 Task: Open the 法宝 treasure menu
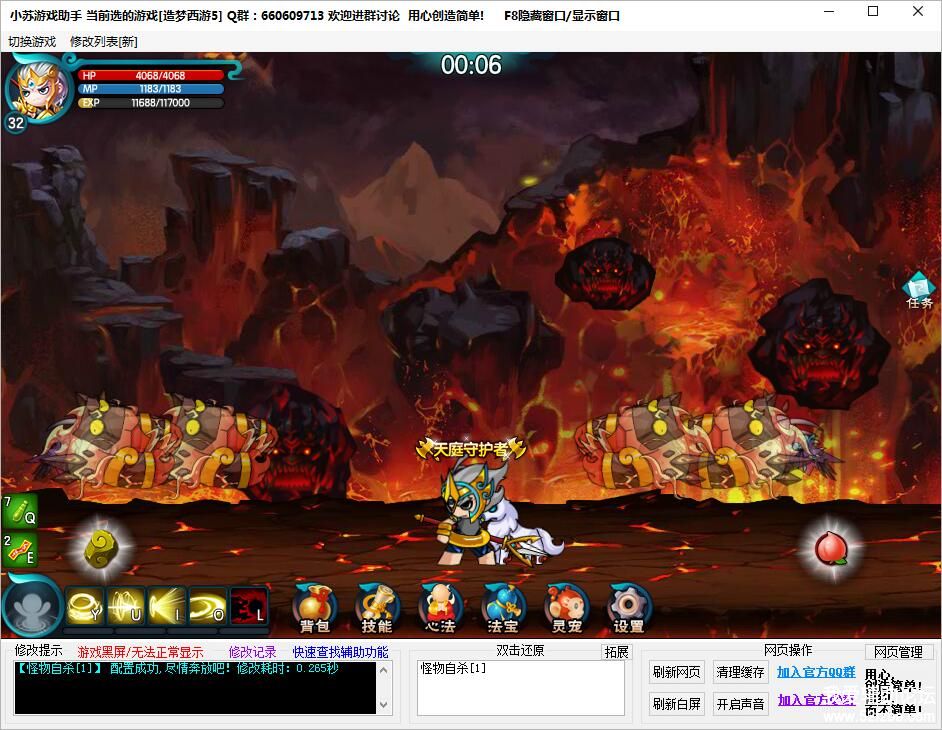pyautogui.click(x=502, y=607)
